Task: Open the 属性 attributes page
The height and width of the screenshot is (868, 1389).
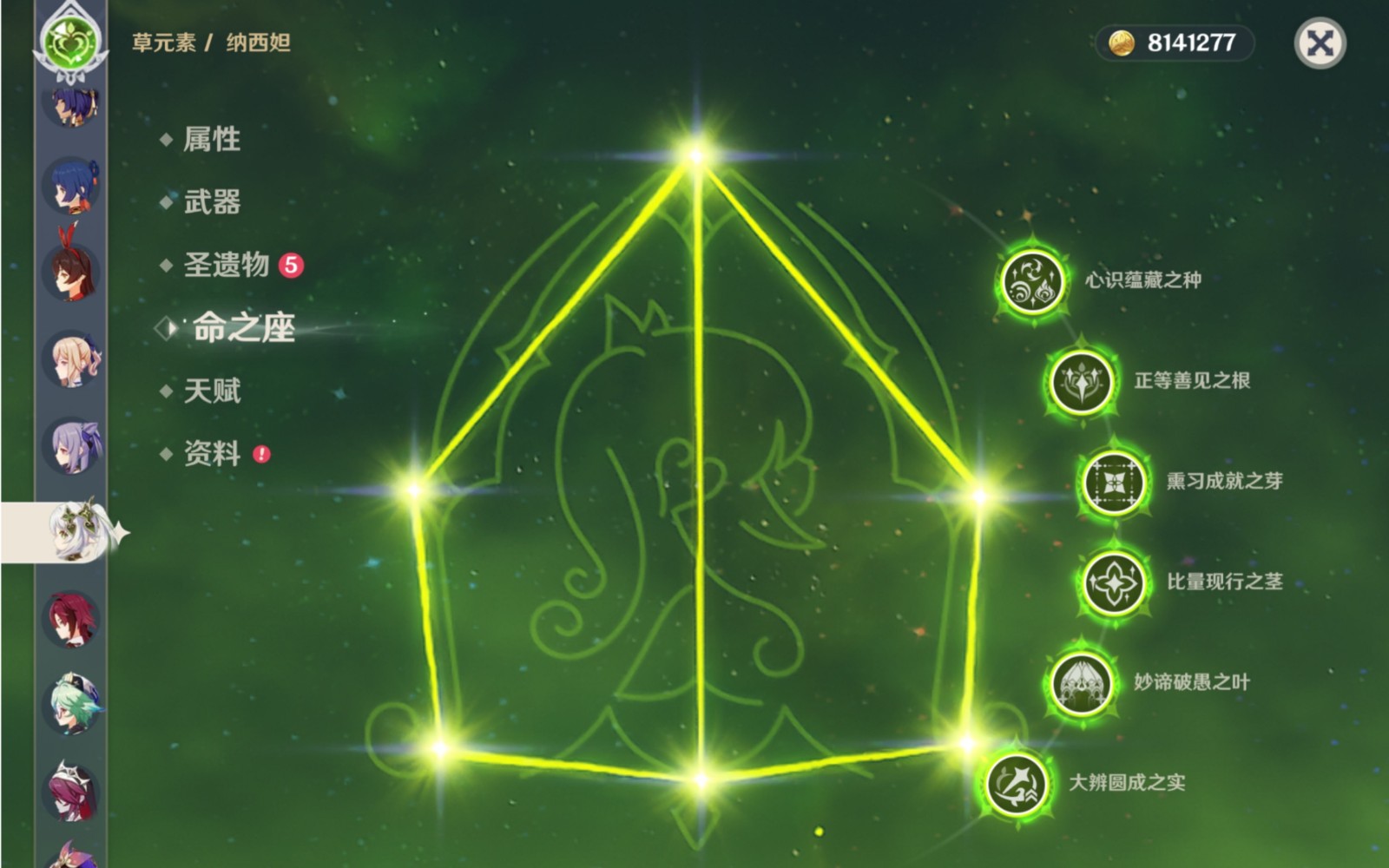Action: pyautogui.click(x=211, y=139)
